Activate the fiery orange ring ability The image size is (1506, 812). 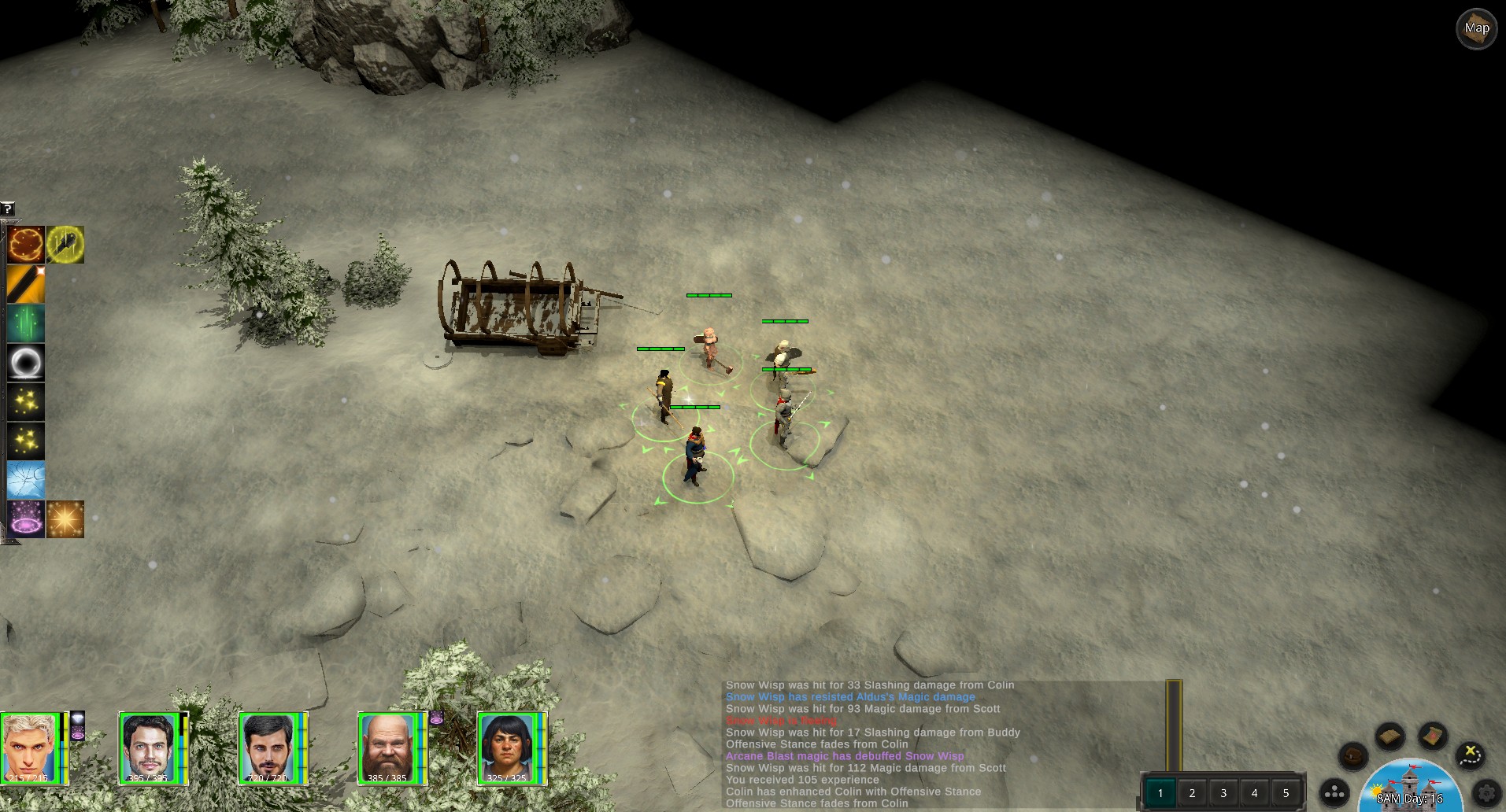(26, 245)
